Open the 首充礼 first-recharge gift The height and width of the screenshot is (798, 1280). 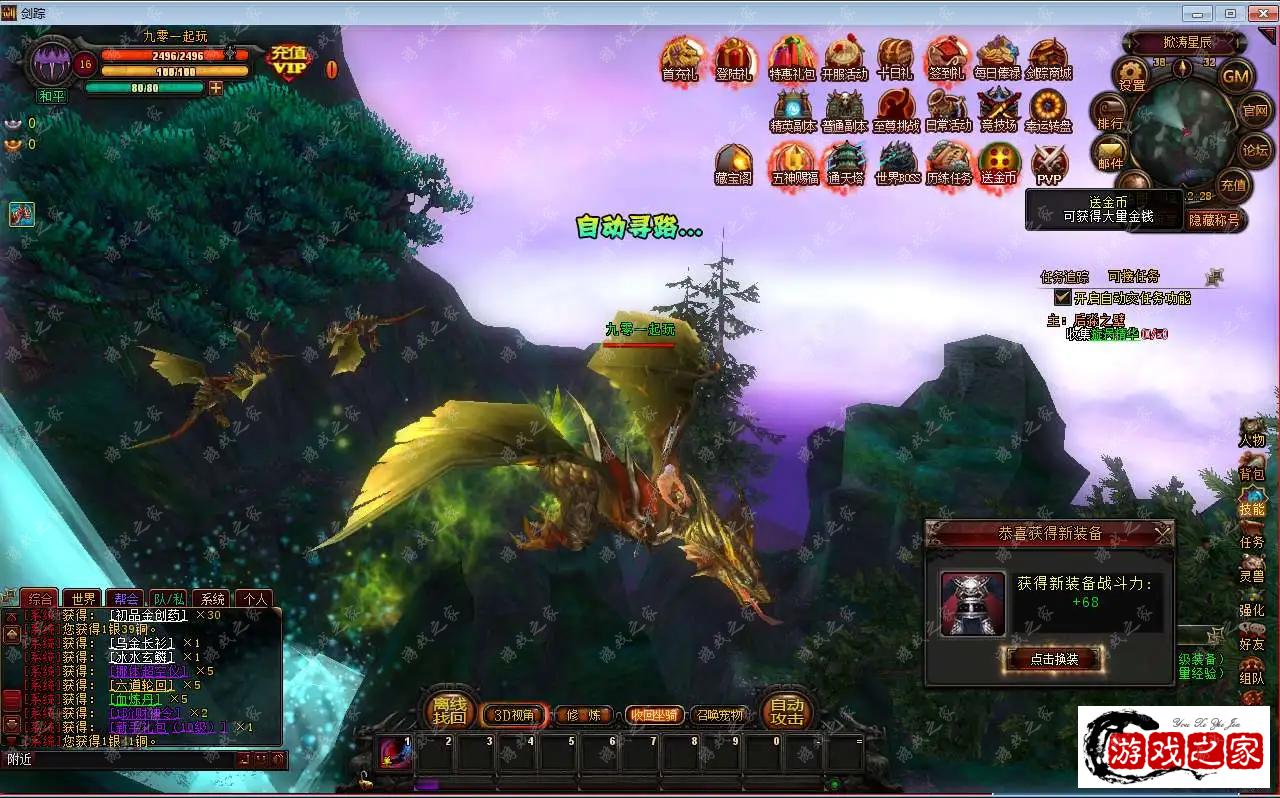(x=682, y=58)
